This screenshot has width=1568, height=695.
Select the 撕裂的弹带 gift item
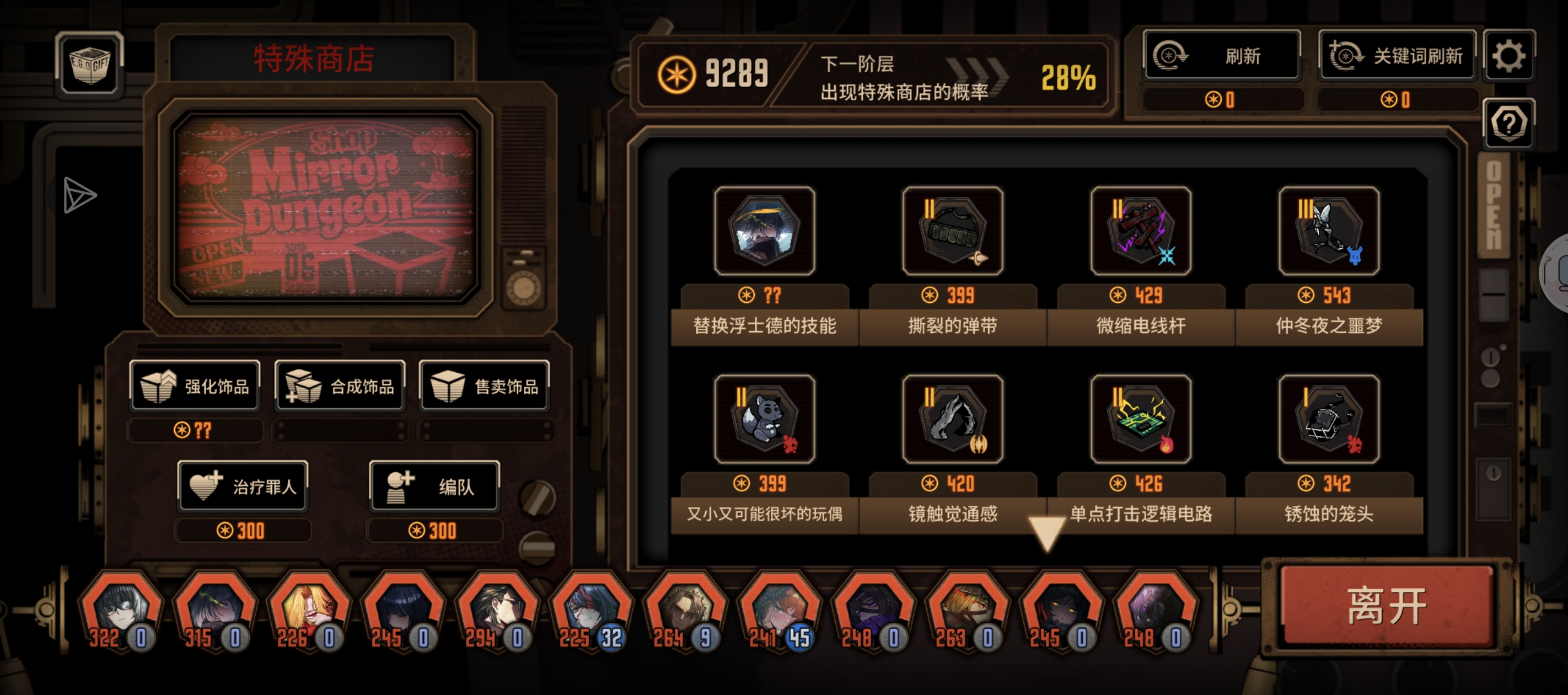coord(953,232)
